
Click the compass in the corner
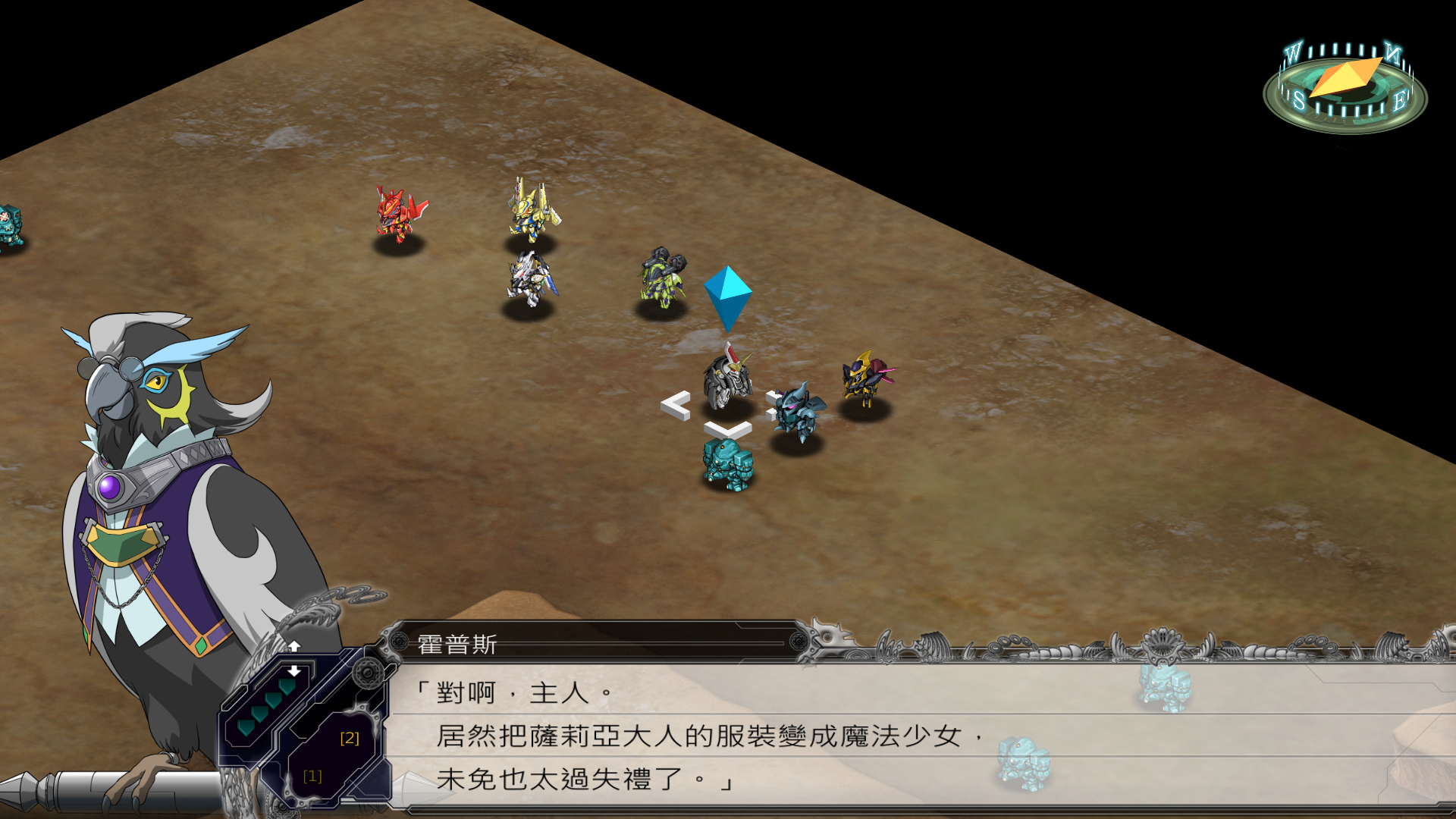(x=1345, y=88)
